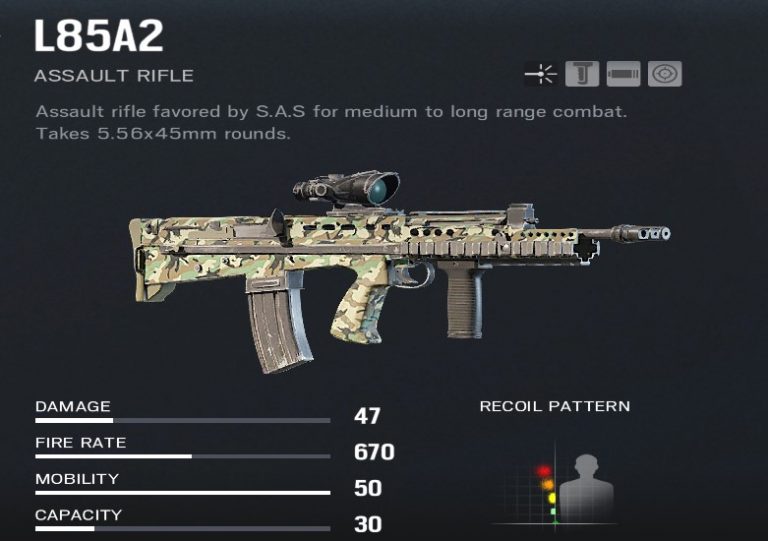Choose the vertical grip attachment icon
This screenshot has width=768, height=541.
coord(581,74)
